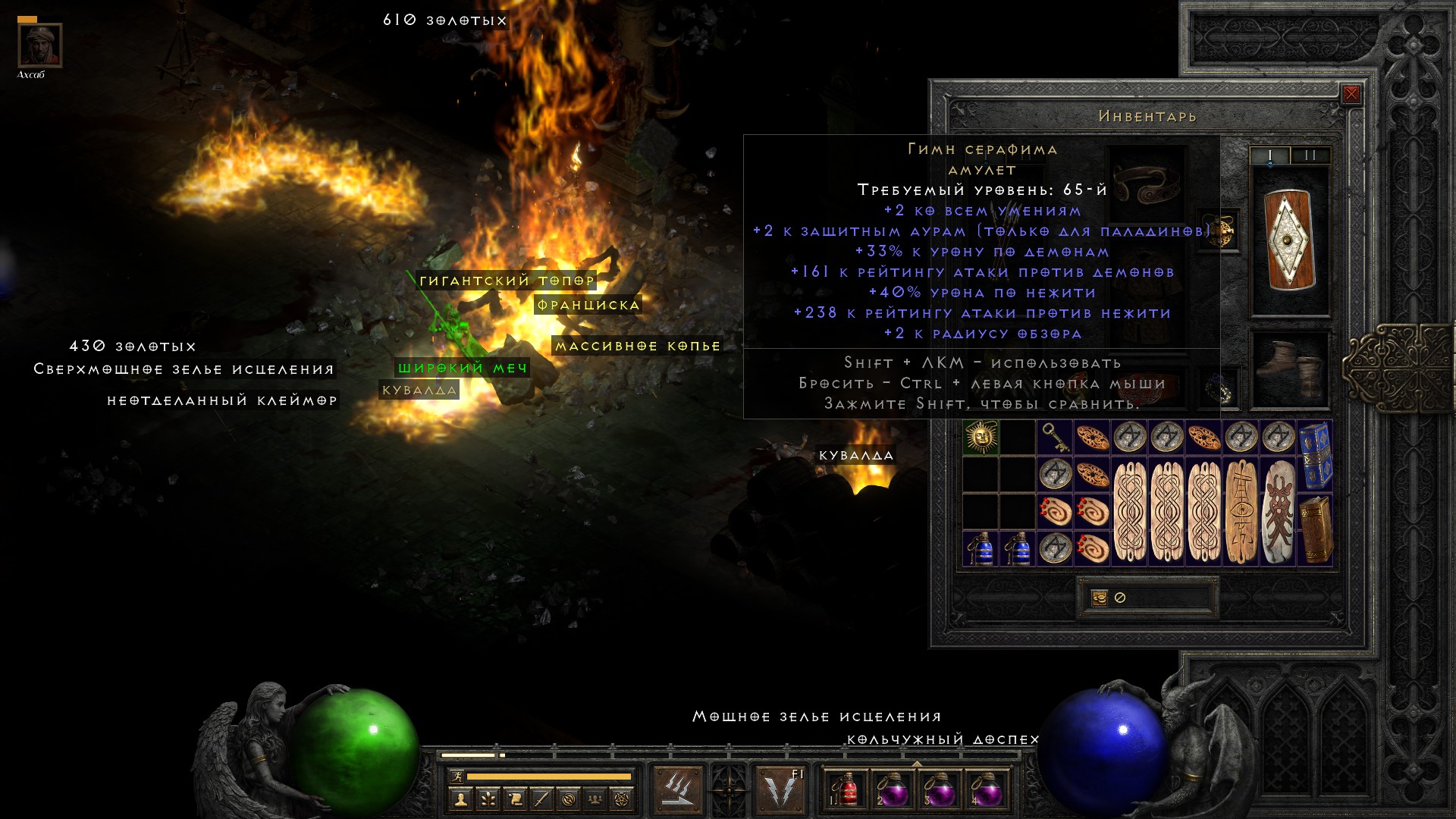Pick up the white charm with red face
Image resolution: width=1456 pixels, height=819 pixels.
[1278, 512]
